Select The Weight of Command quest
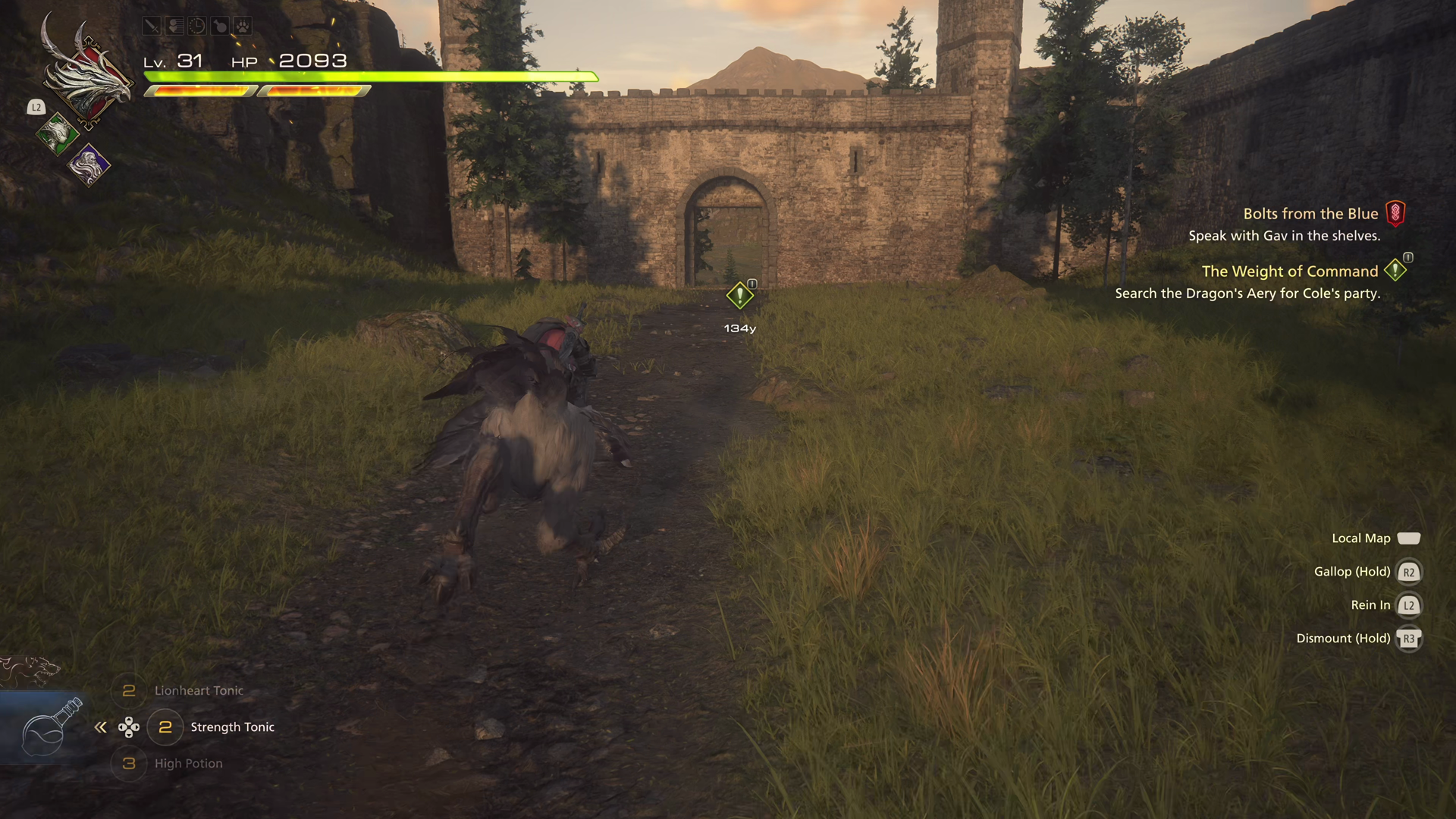Viewport: 1456px width, 819px height. (x=1290, y=271)
